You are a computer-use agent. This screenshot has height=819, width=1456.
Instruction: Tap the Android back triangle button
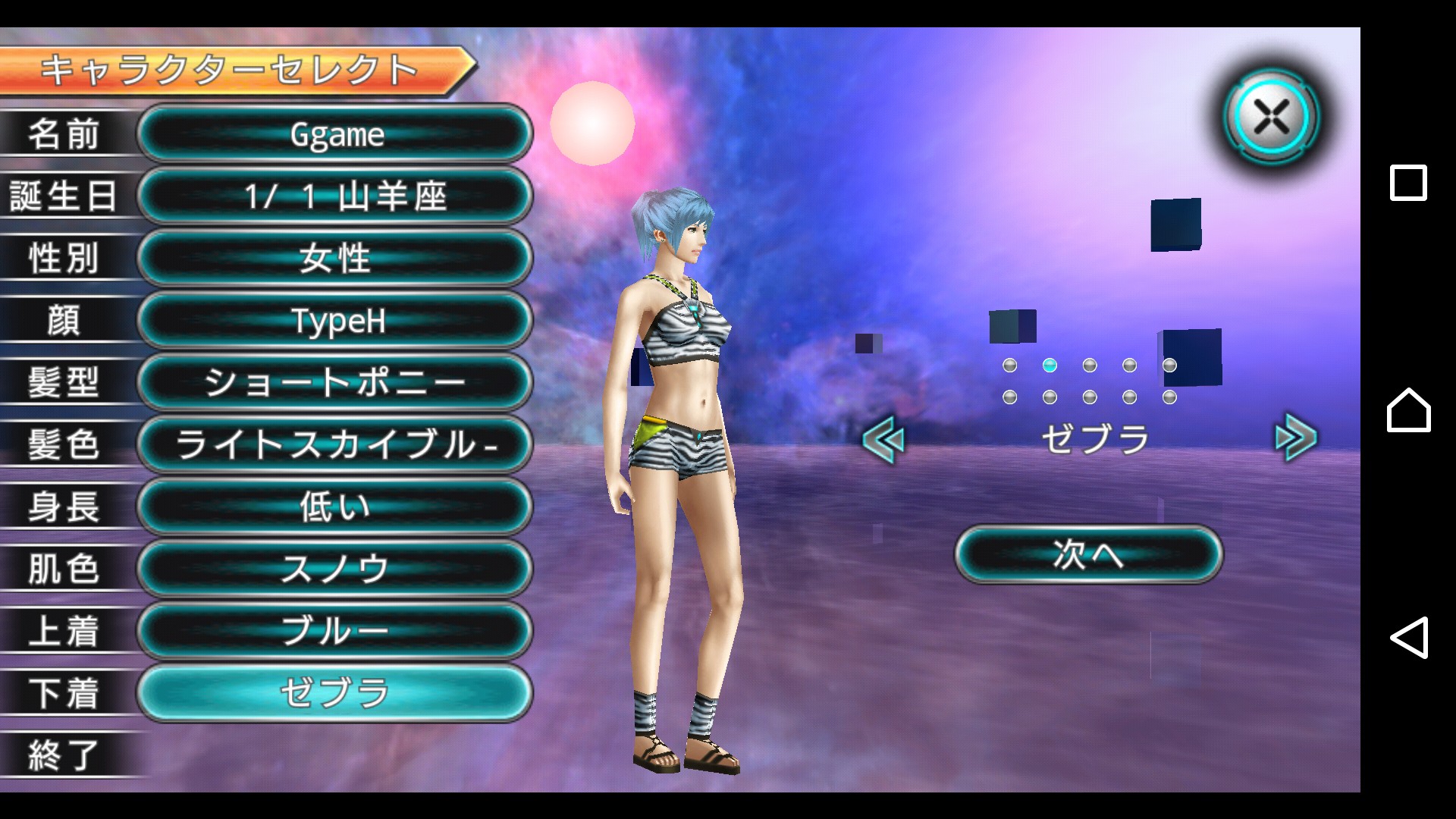tap(1408, 637)
